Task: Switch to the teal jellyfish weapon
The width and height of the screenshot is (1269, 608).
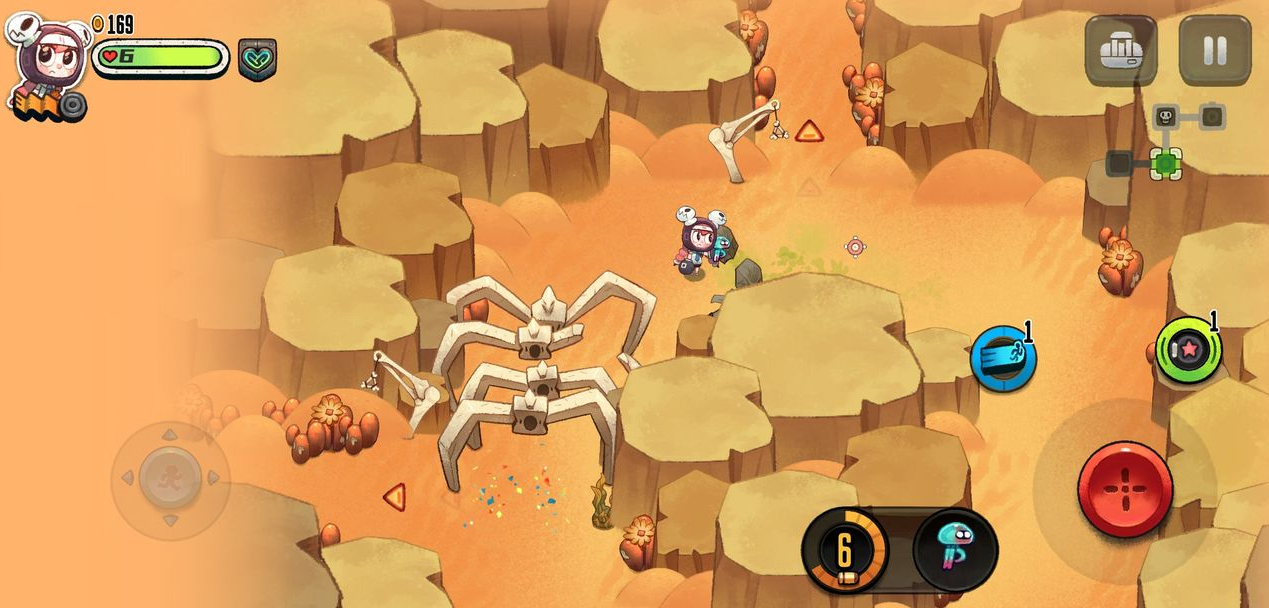Action: click(x=955, y=550)
